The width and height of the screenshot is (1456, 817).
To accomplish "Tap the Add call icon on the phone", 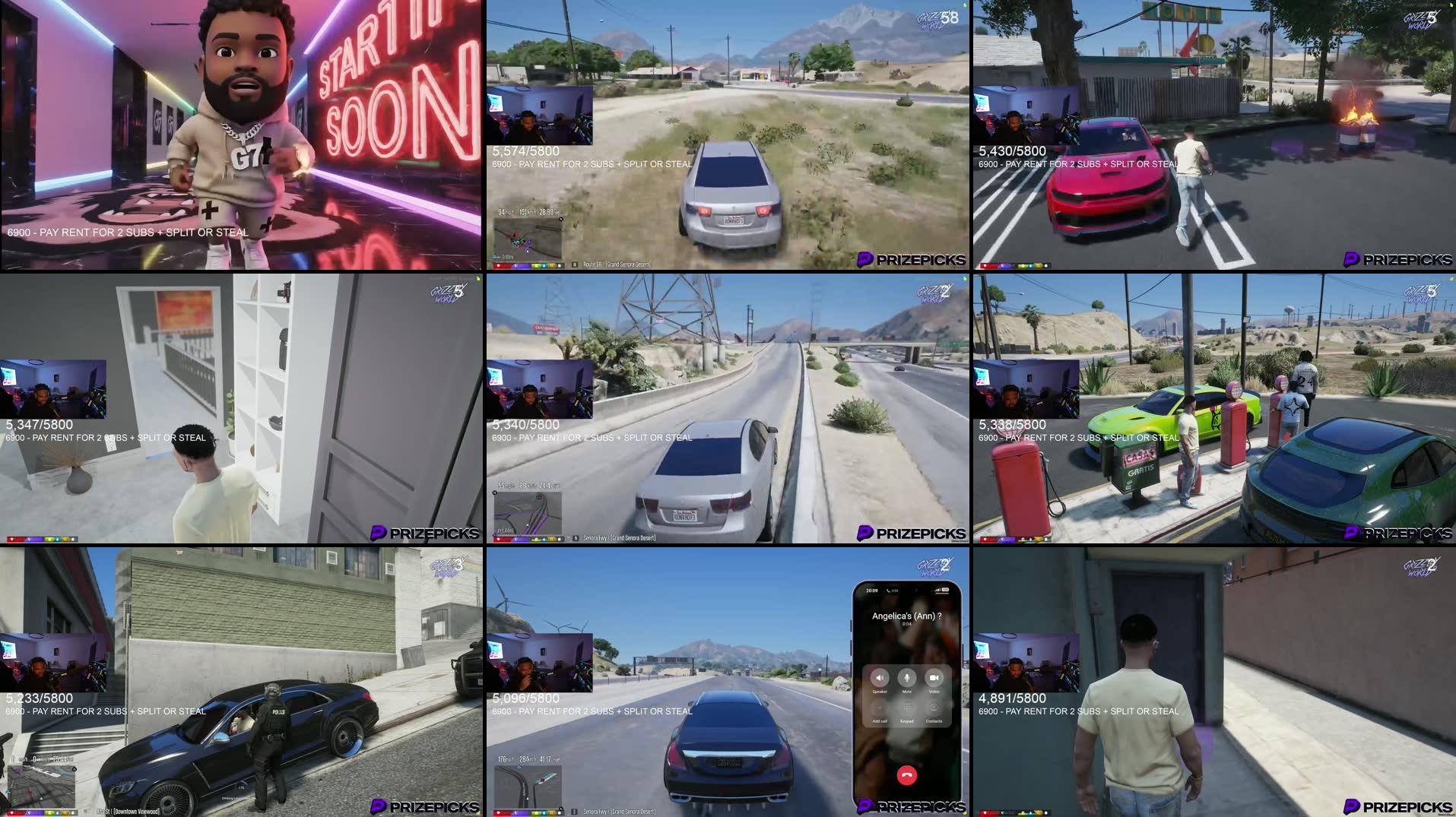I will pos(880,708).
